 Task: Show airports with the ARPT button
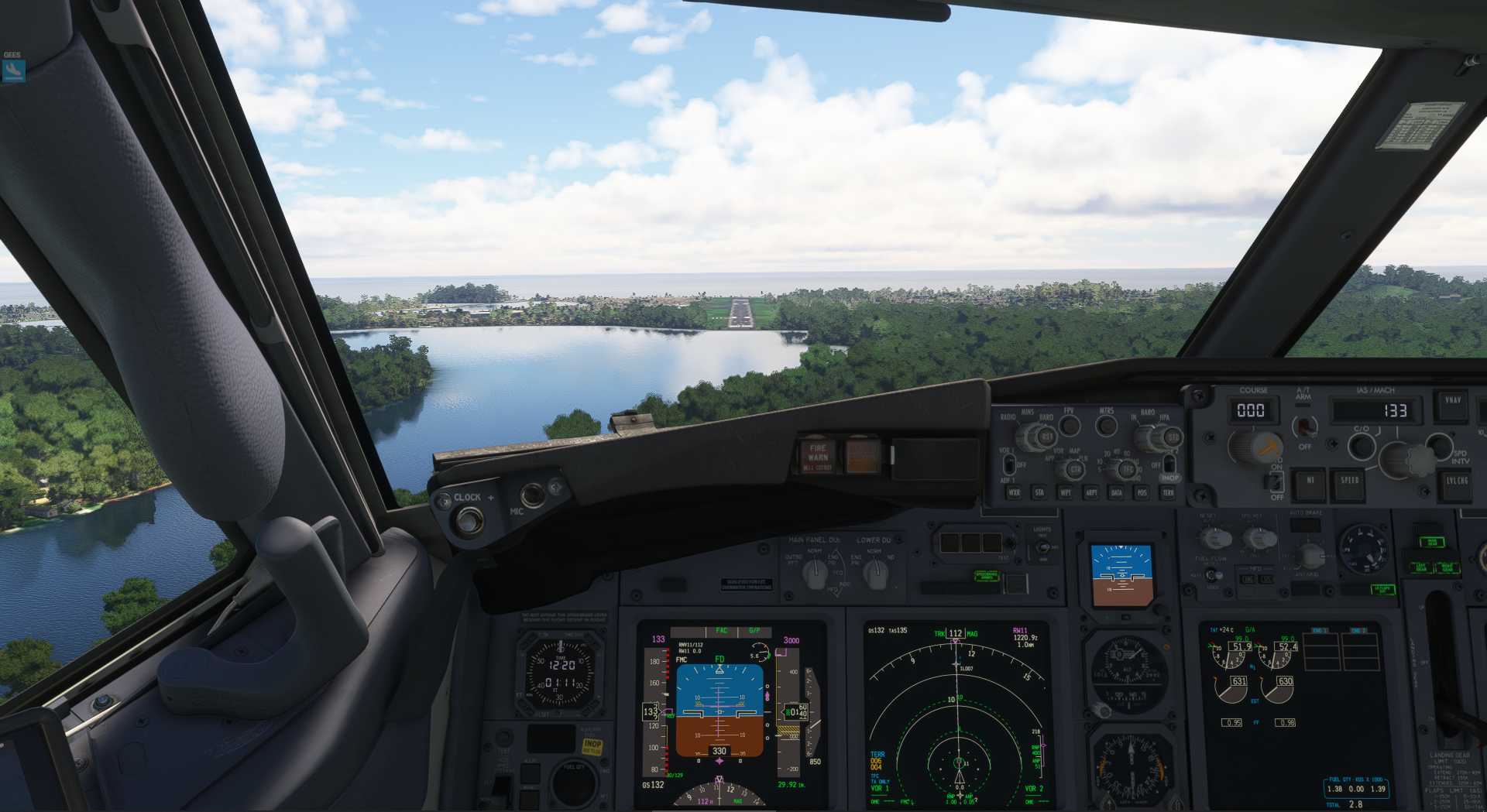[1091, 492]
